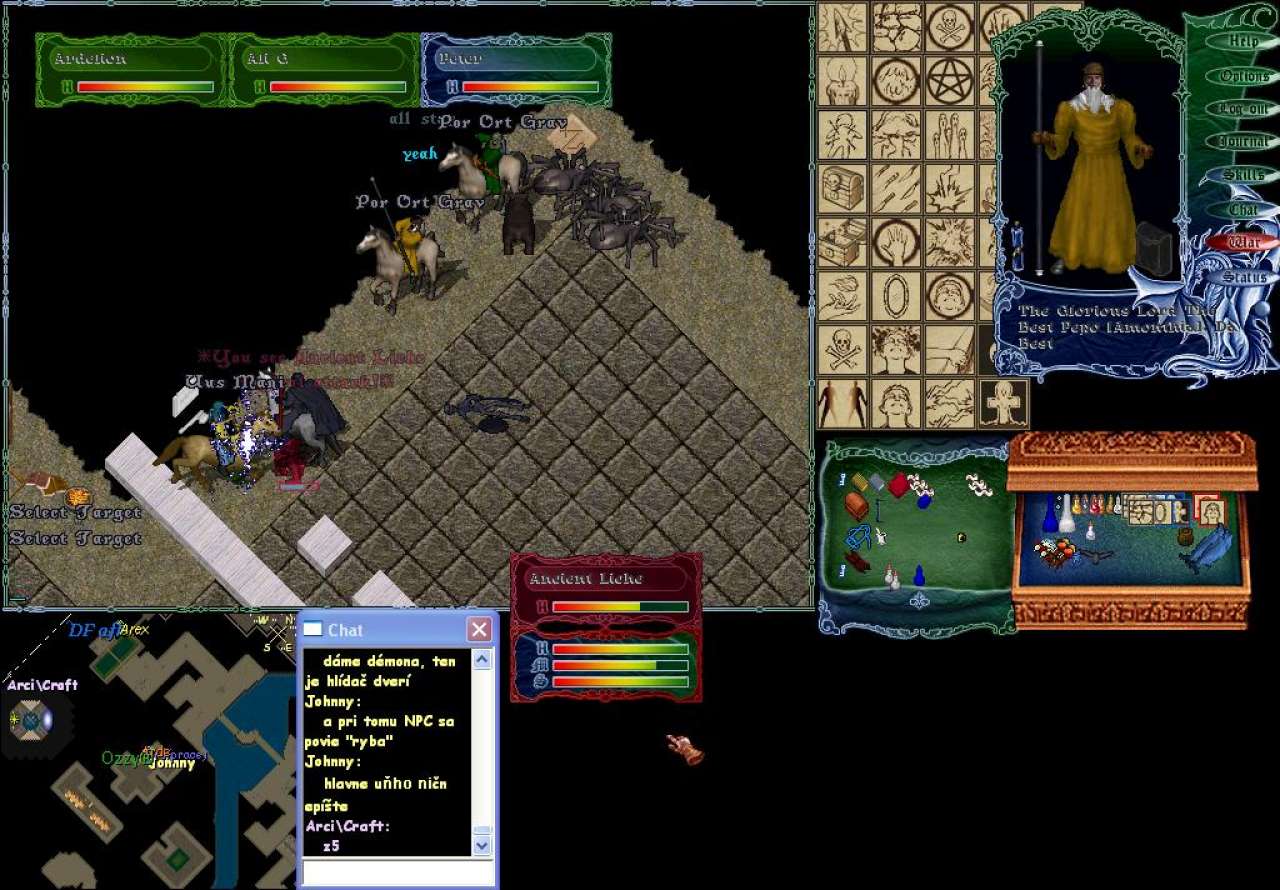1280x890 pixels.
Task: Click the Log out button
Action: [x=1243, y=109]
